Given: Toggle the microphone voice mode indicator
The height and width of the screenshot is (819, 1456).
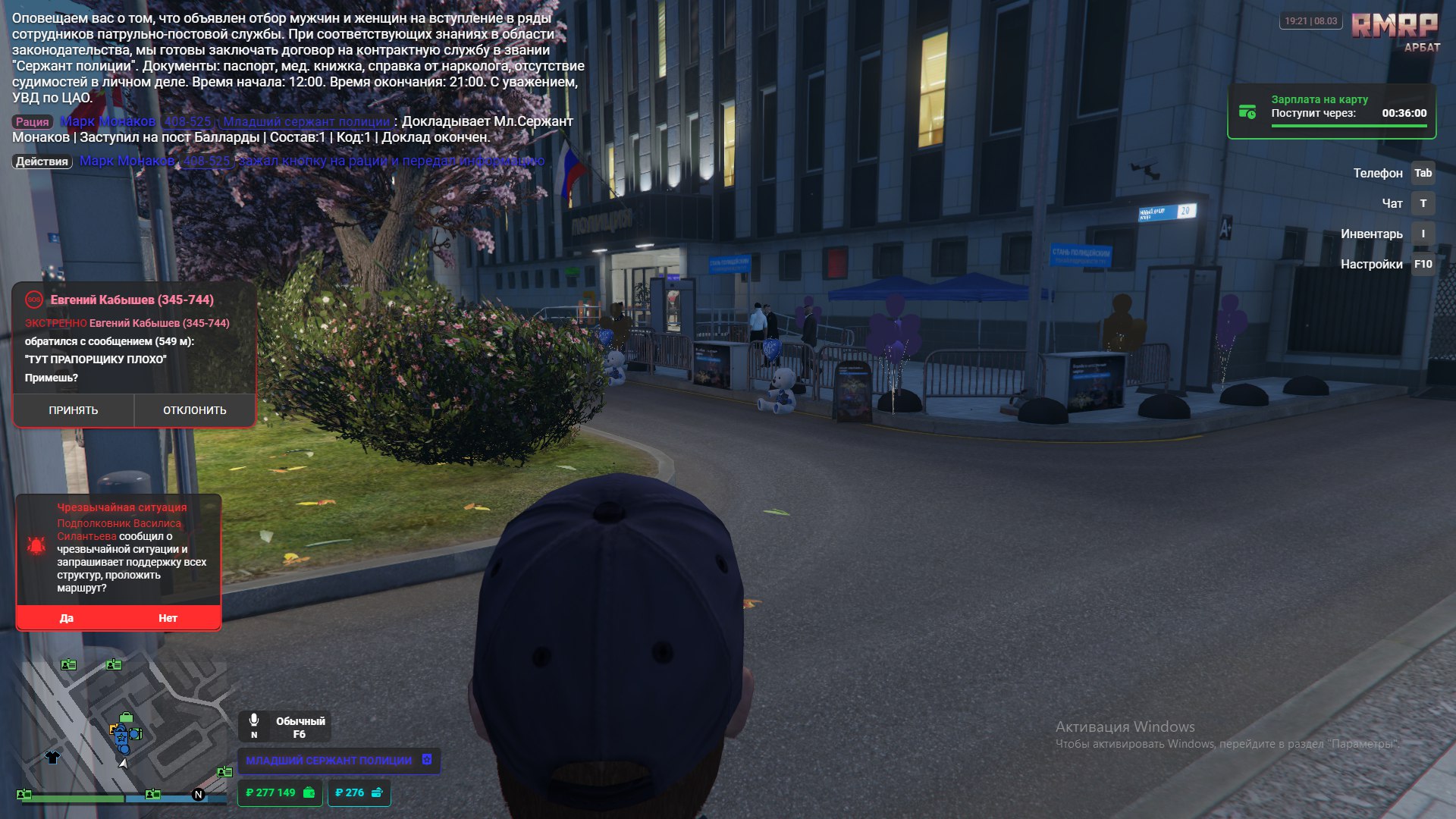Looking at the screenshot, I should pyautogui.click(x=285, y=726).
